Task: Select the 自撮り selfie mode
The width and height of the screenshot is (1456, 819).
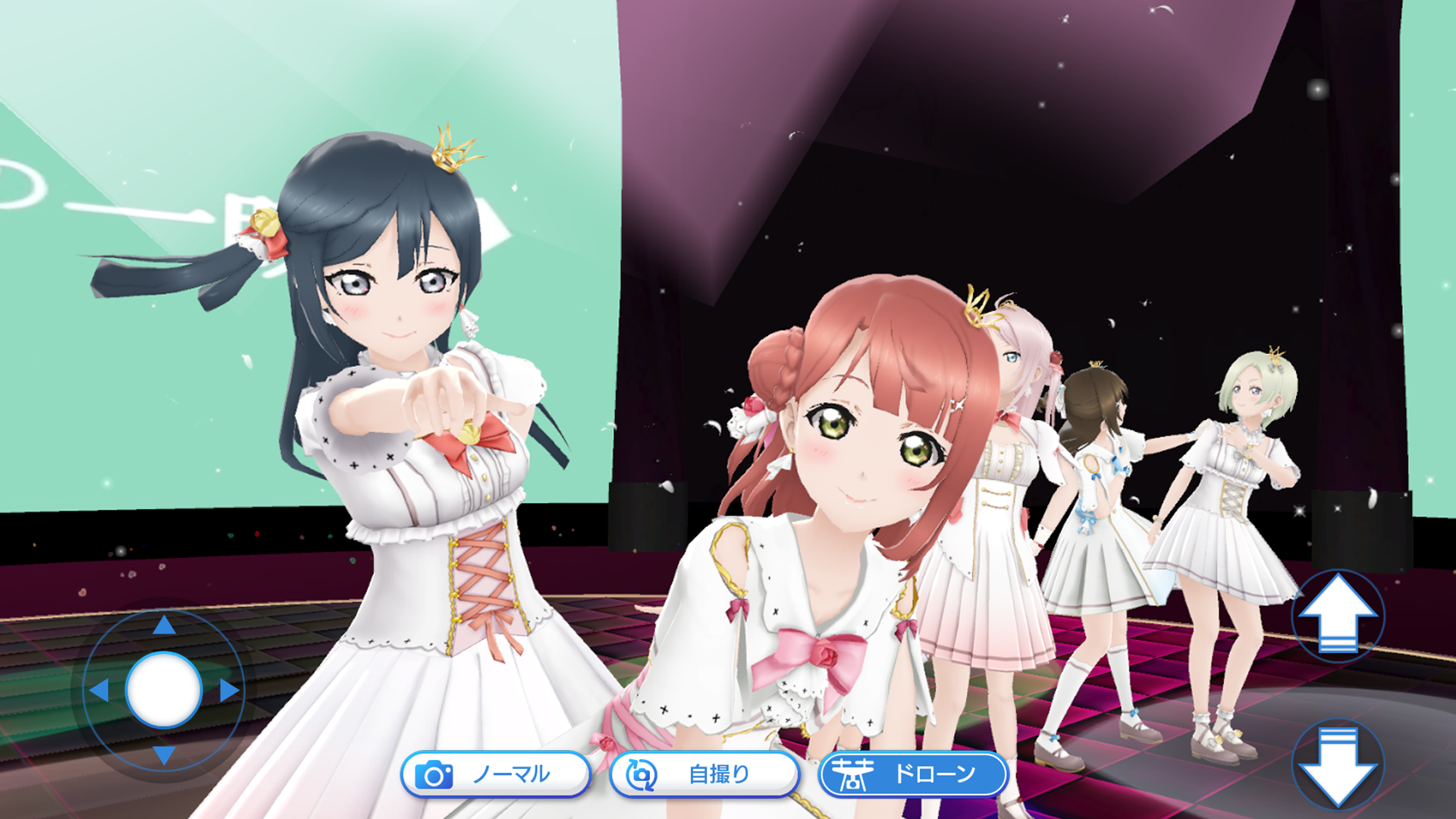Action: point(704,774)
